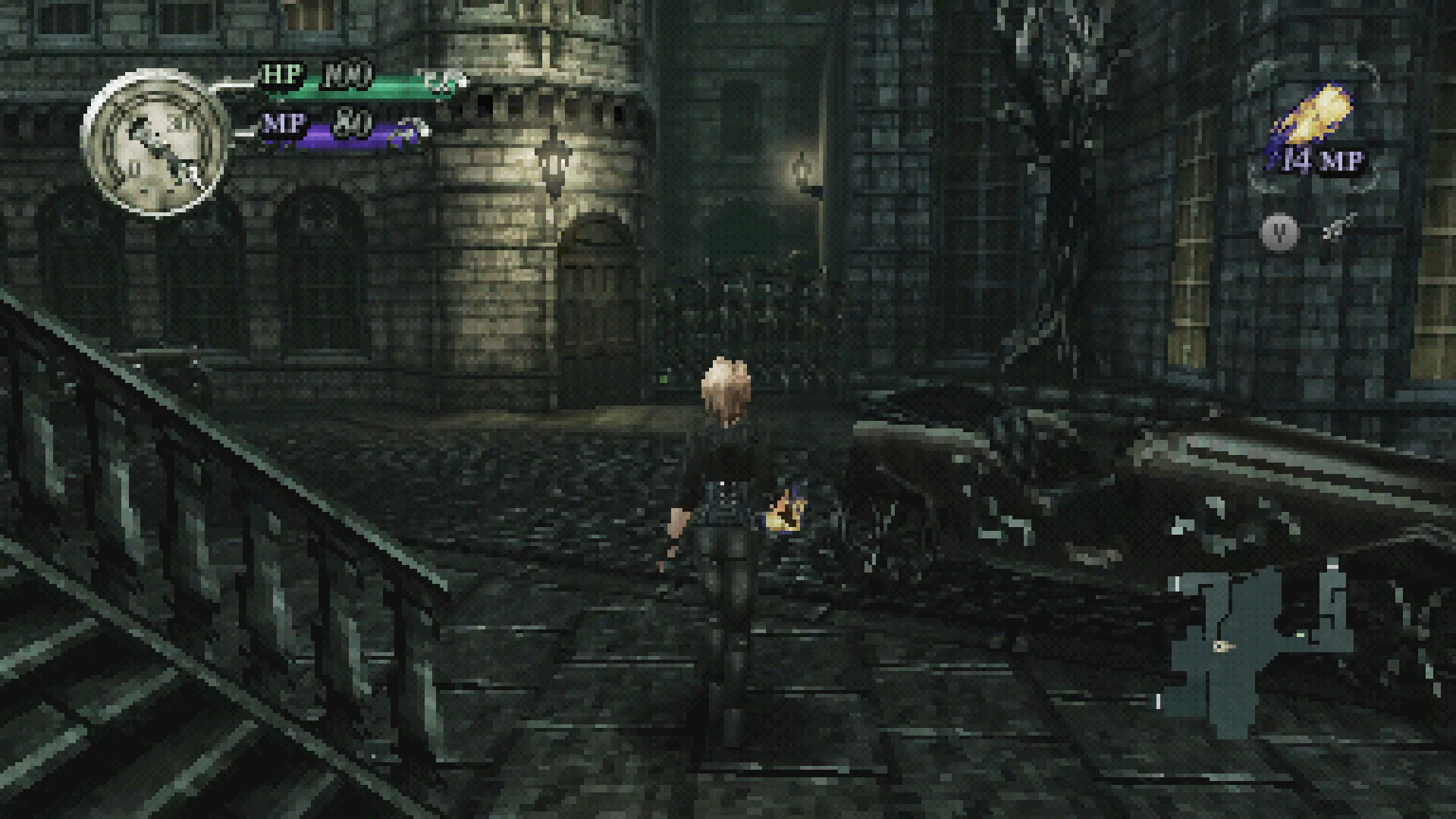Click the circular clock-face emblem
Image resolution: width=1456 pixels, height=819 pixels.
[155, 143]
